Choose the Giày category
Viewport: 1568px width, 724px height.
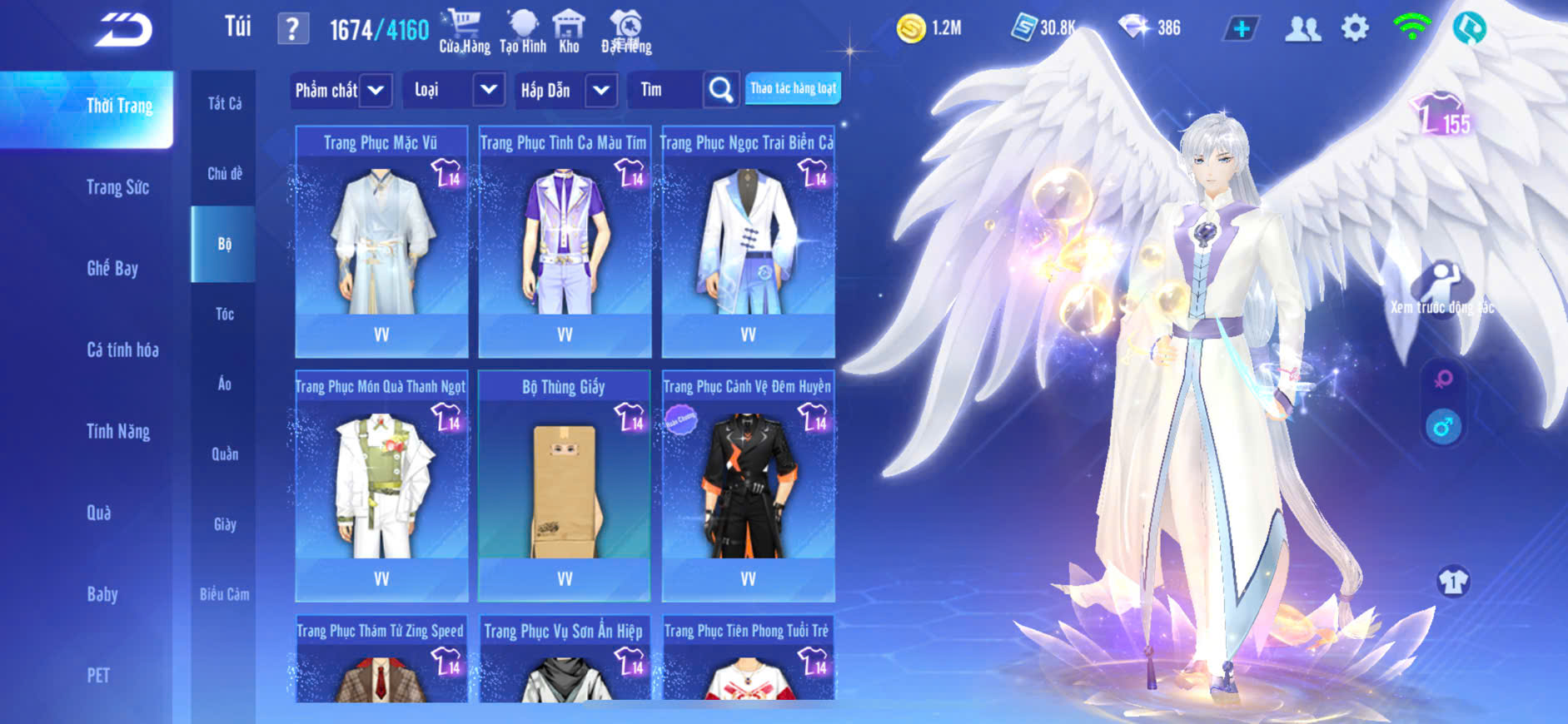click(224, 524)
